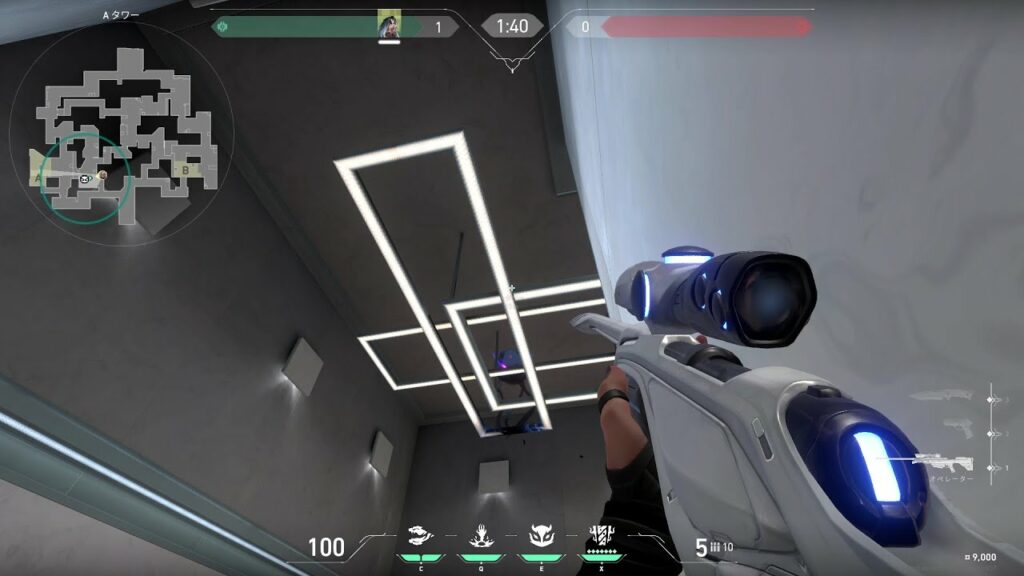Viewport: 1024px width, 576px height.
Task: Select the pistol sidearm slot
Action: coord(956,430)
